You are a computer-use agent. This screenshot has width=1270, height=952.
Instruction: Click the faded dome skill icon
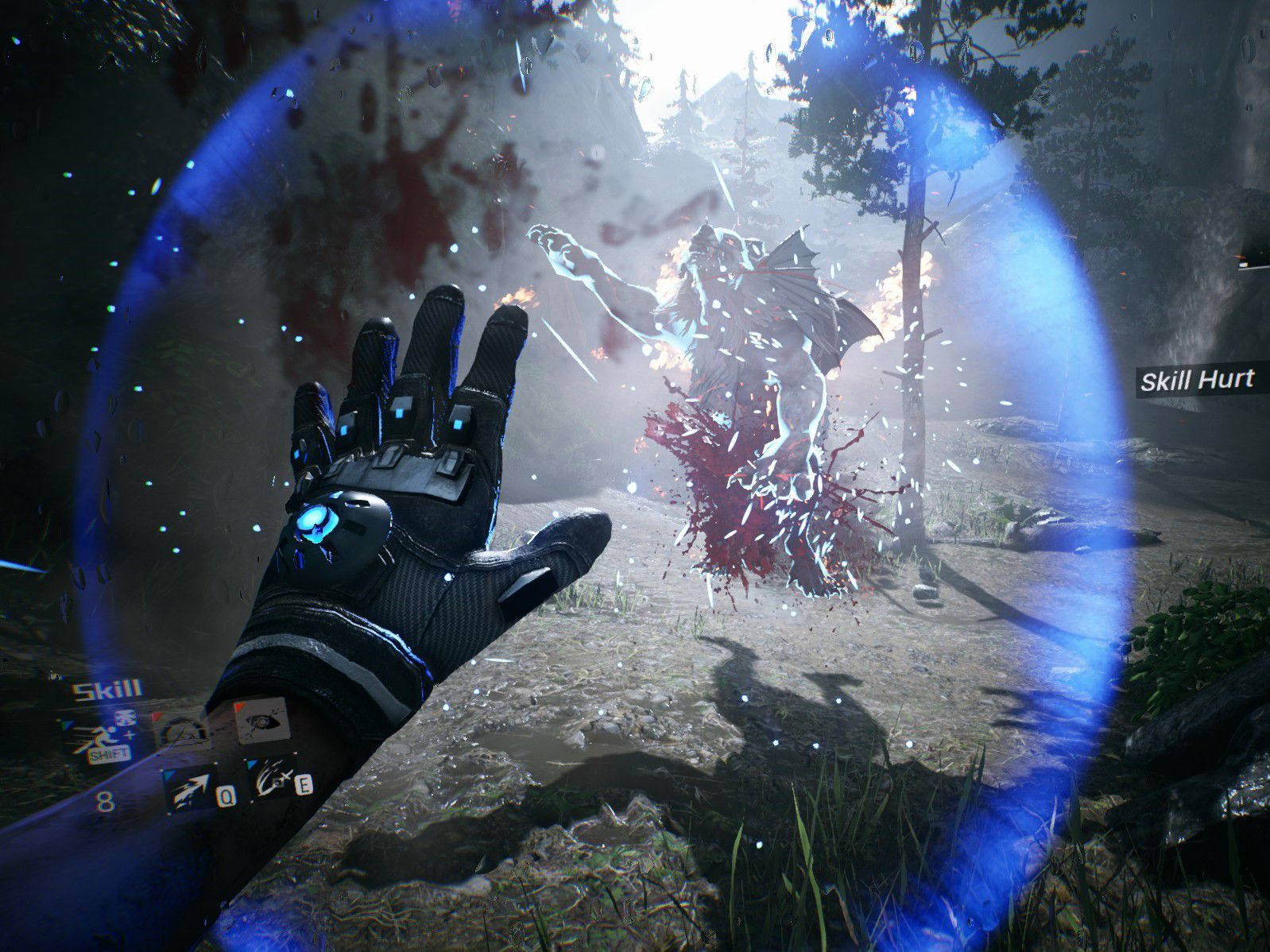point(182,729)
